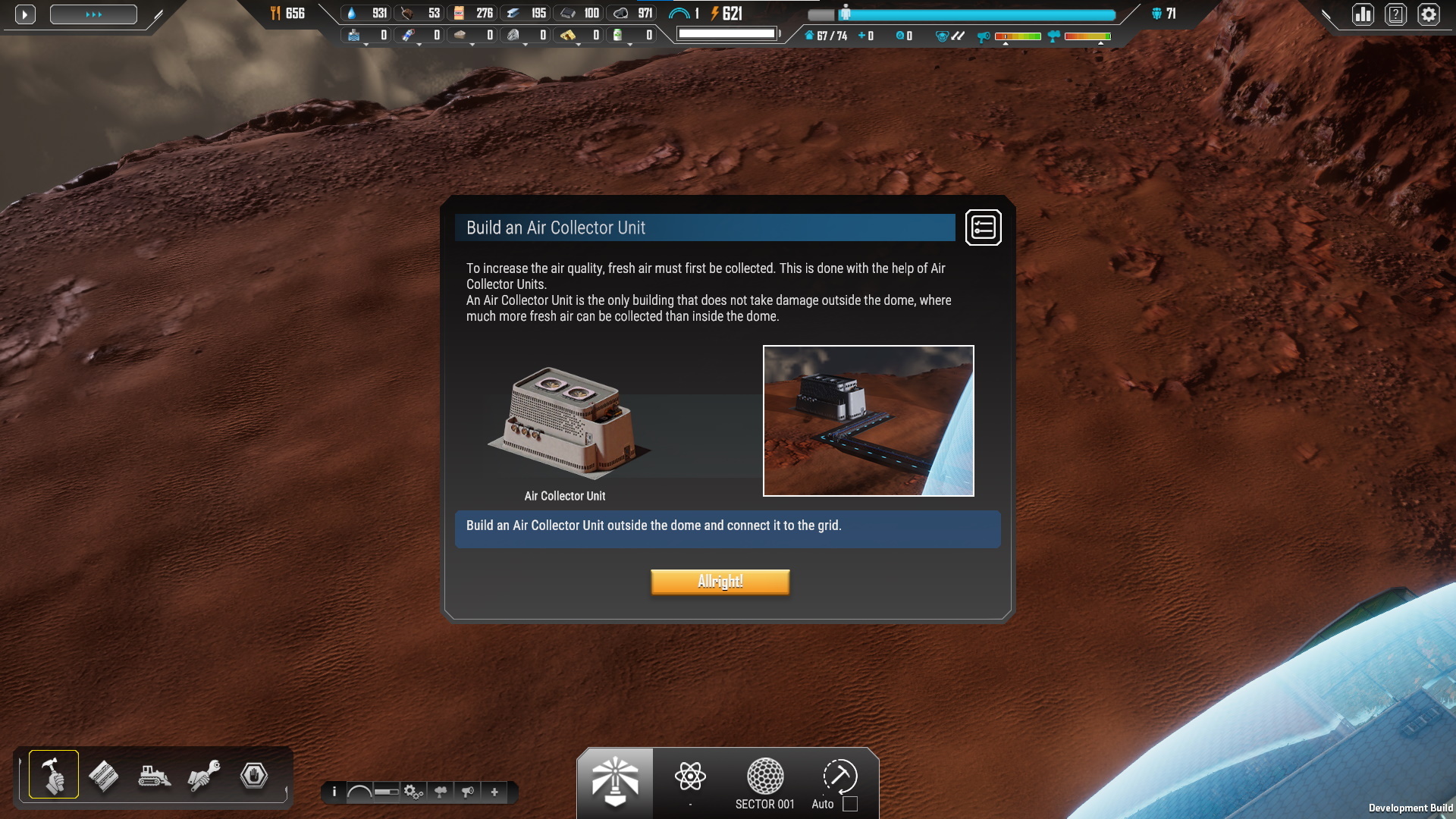1456x819 pixels.
Task: Activate the bulldozer demolish tool
Action: point(154,776)
